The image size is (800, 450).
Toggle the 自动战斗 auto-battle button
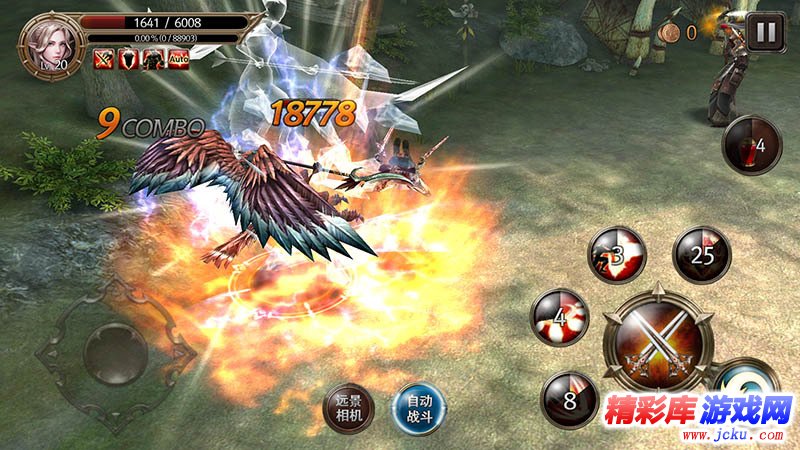(417, 407)
